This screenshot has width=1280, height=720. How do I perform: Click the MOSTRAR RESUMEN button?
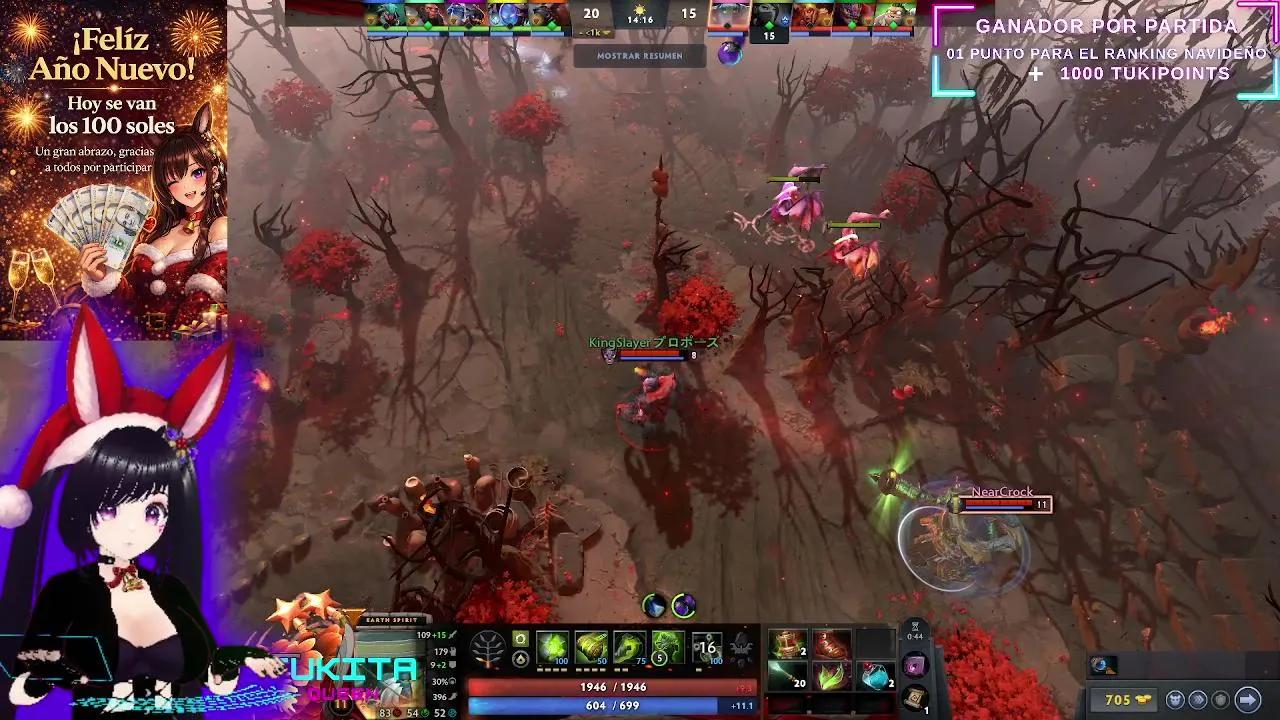coord(640,56)
